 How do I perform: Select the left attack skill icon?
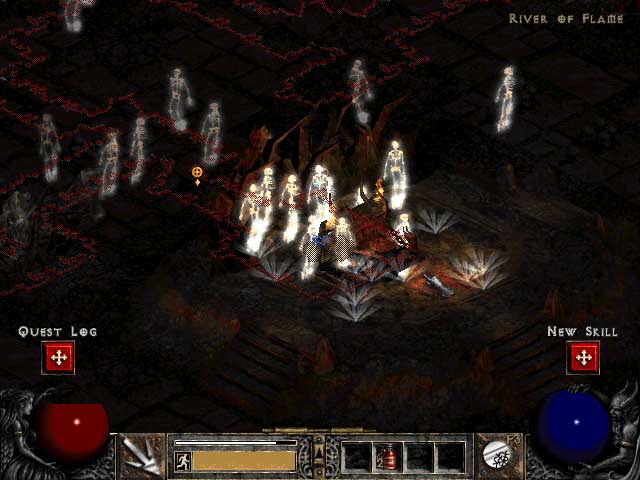[144, 457]
